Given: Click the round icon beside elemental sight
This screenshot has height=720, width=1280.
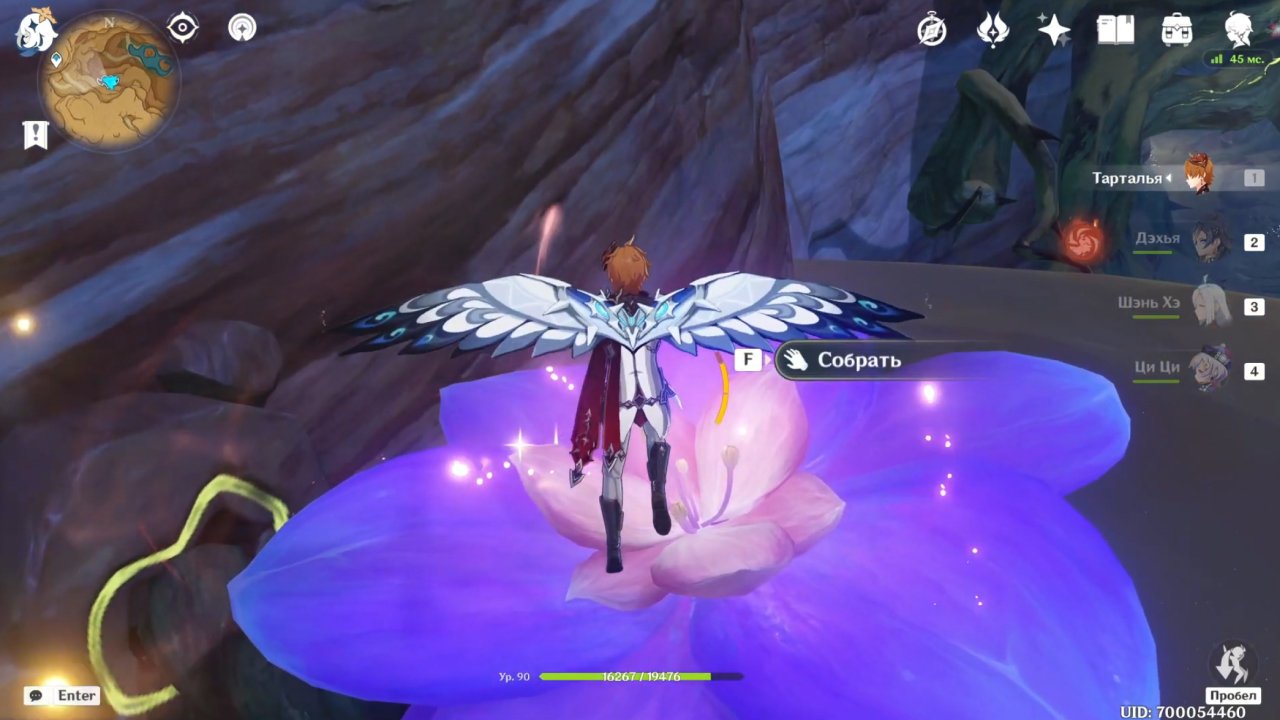Looking at the screenshot, I should point(241,28).
